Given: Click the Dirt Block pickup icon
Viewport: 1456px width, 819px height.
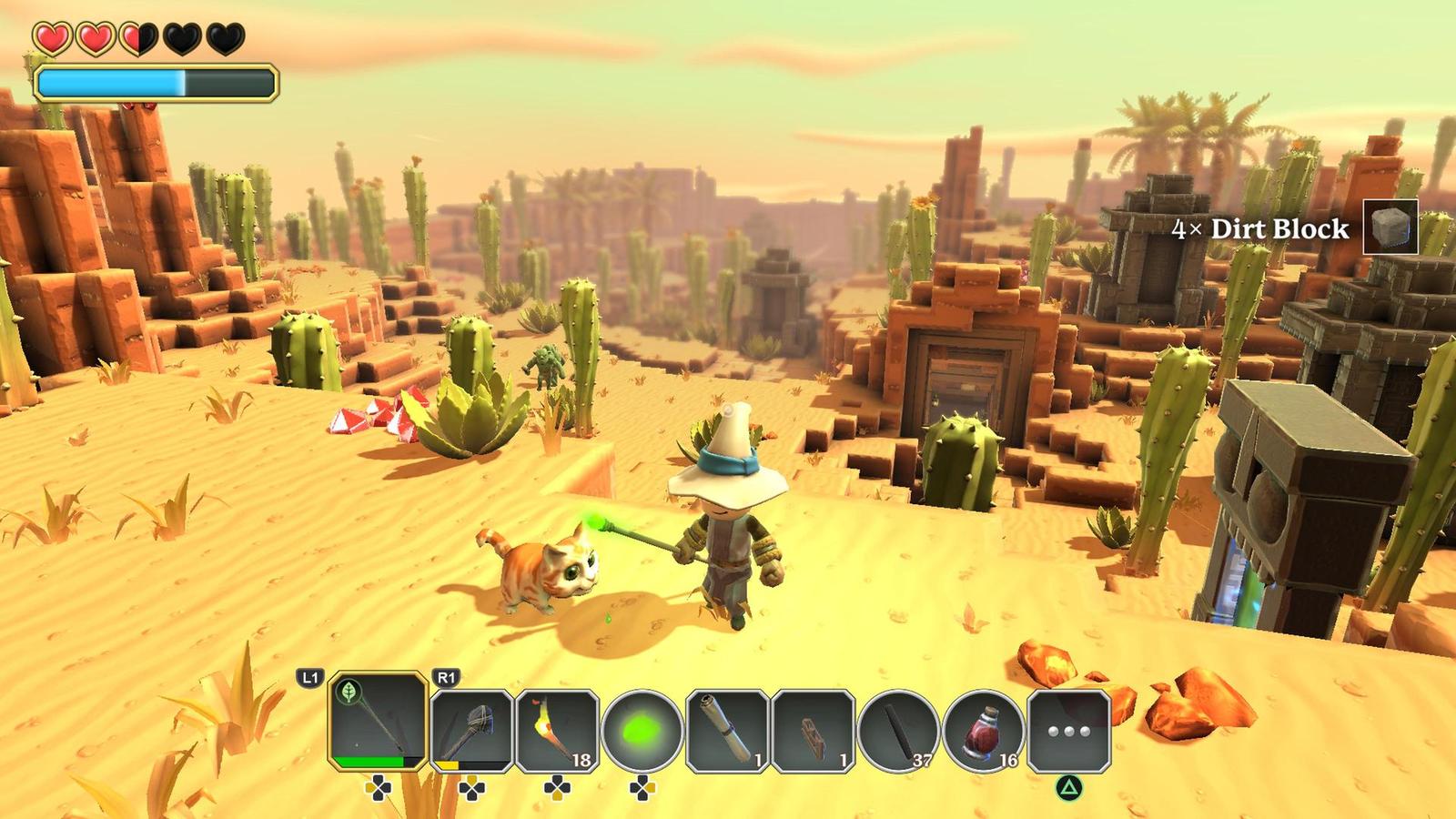Looking at the screenshot, I should [1390, 227].
